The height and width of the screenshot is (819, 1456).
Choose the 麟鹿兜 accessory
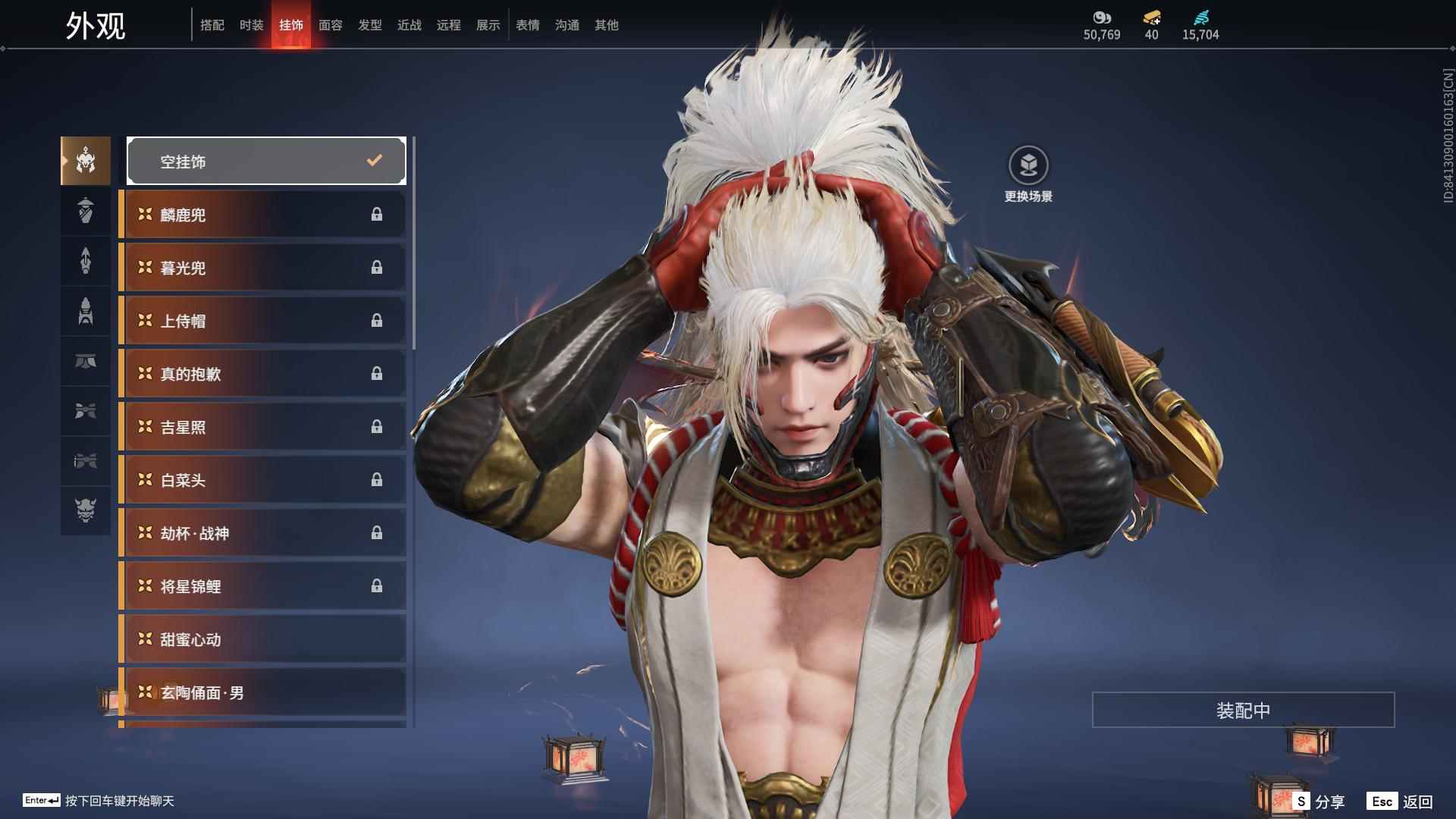point(263,215)
